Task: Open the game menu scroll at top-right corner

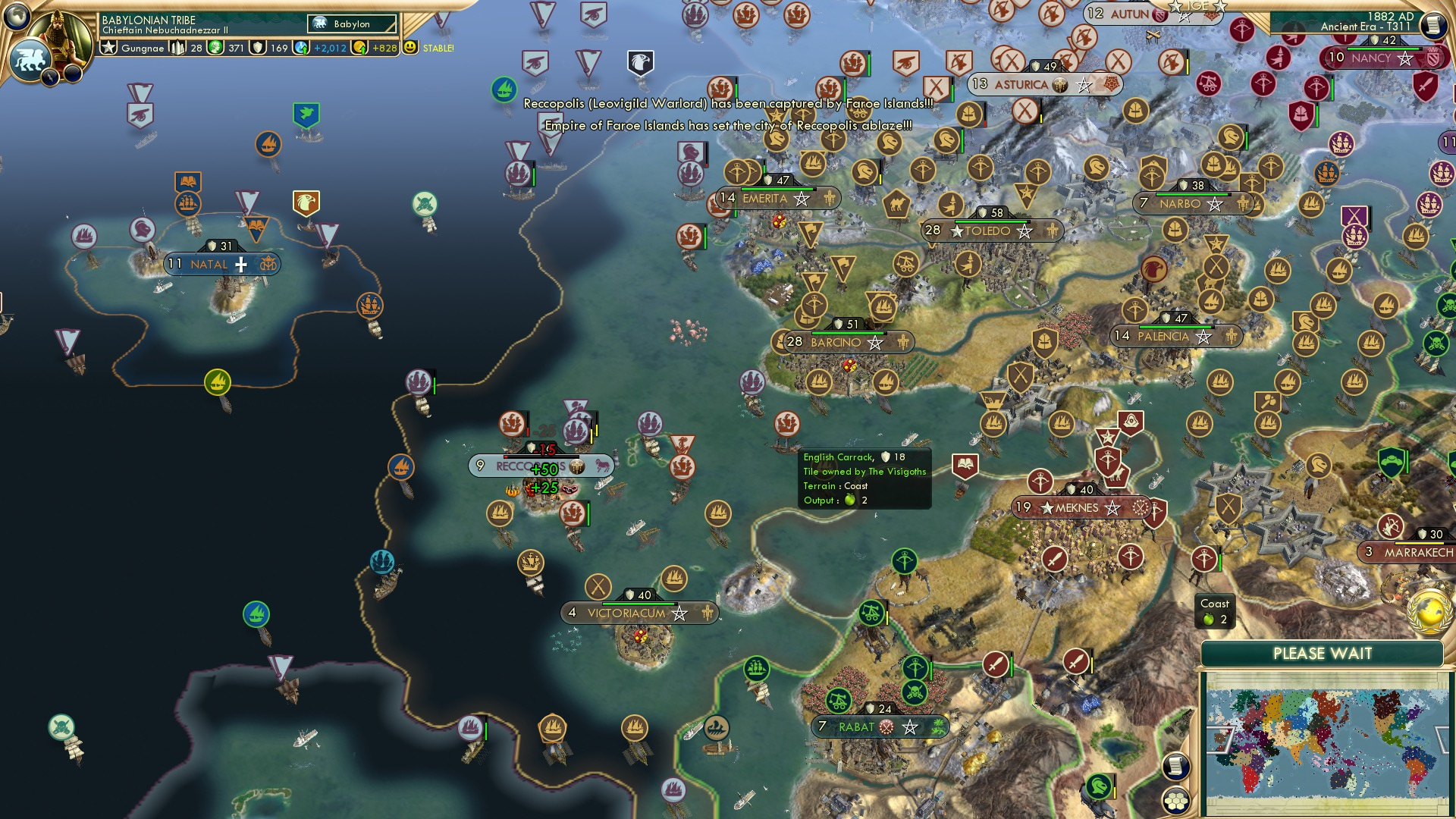Action: point(1434,23)
